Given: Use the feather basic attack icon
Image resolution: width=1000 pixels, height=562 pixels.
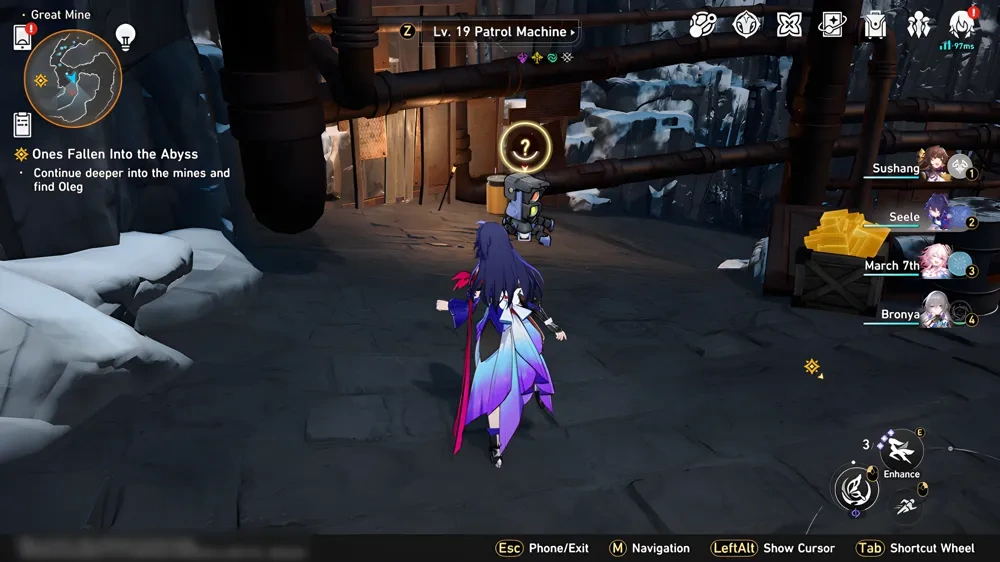Looking at the screenshot, I should pos(857,489).
